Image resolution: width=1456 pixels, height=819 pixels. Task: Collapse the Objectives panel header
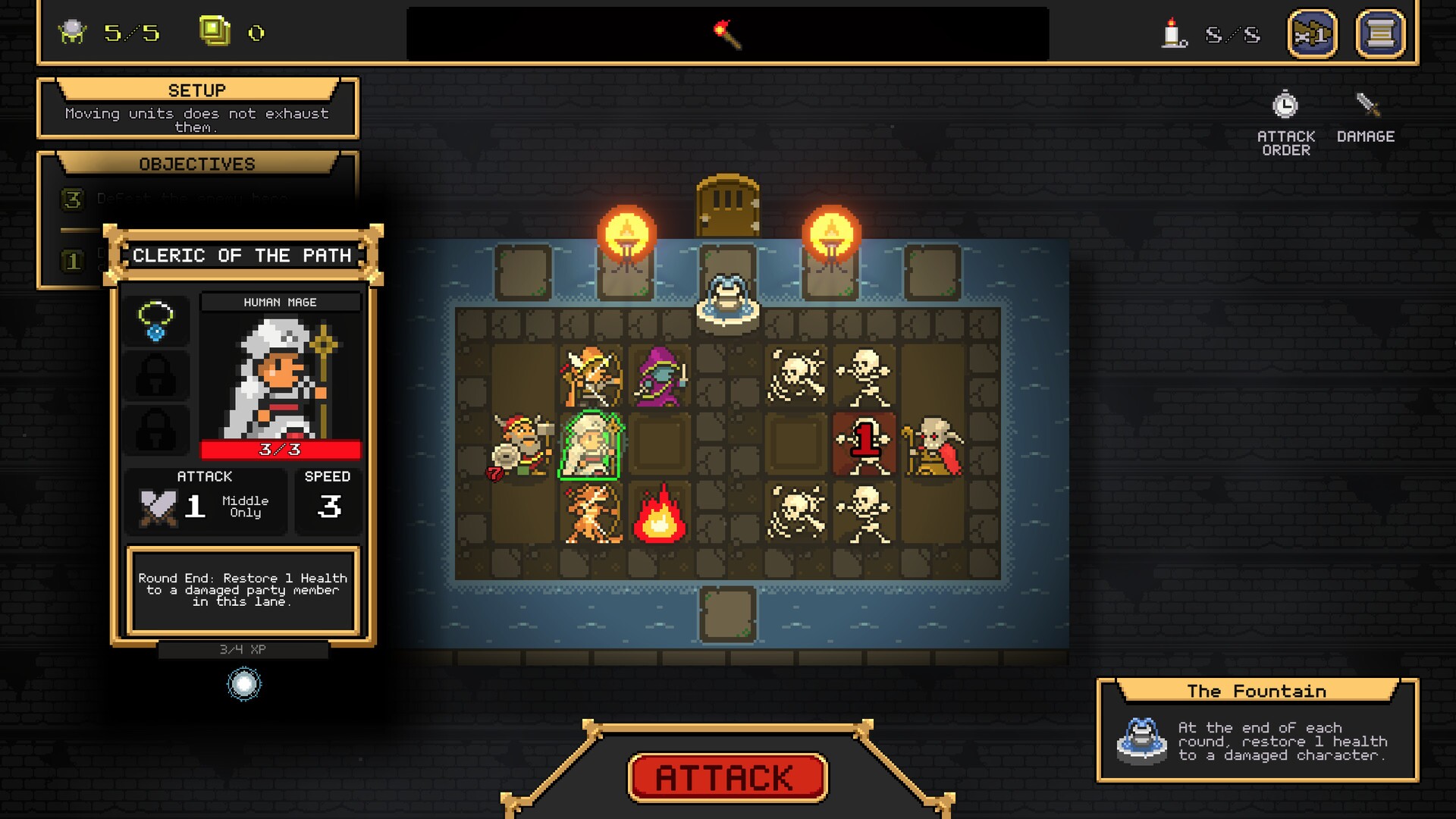pyautogui.click(x=199, y=164)
